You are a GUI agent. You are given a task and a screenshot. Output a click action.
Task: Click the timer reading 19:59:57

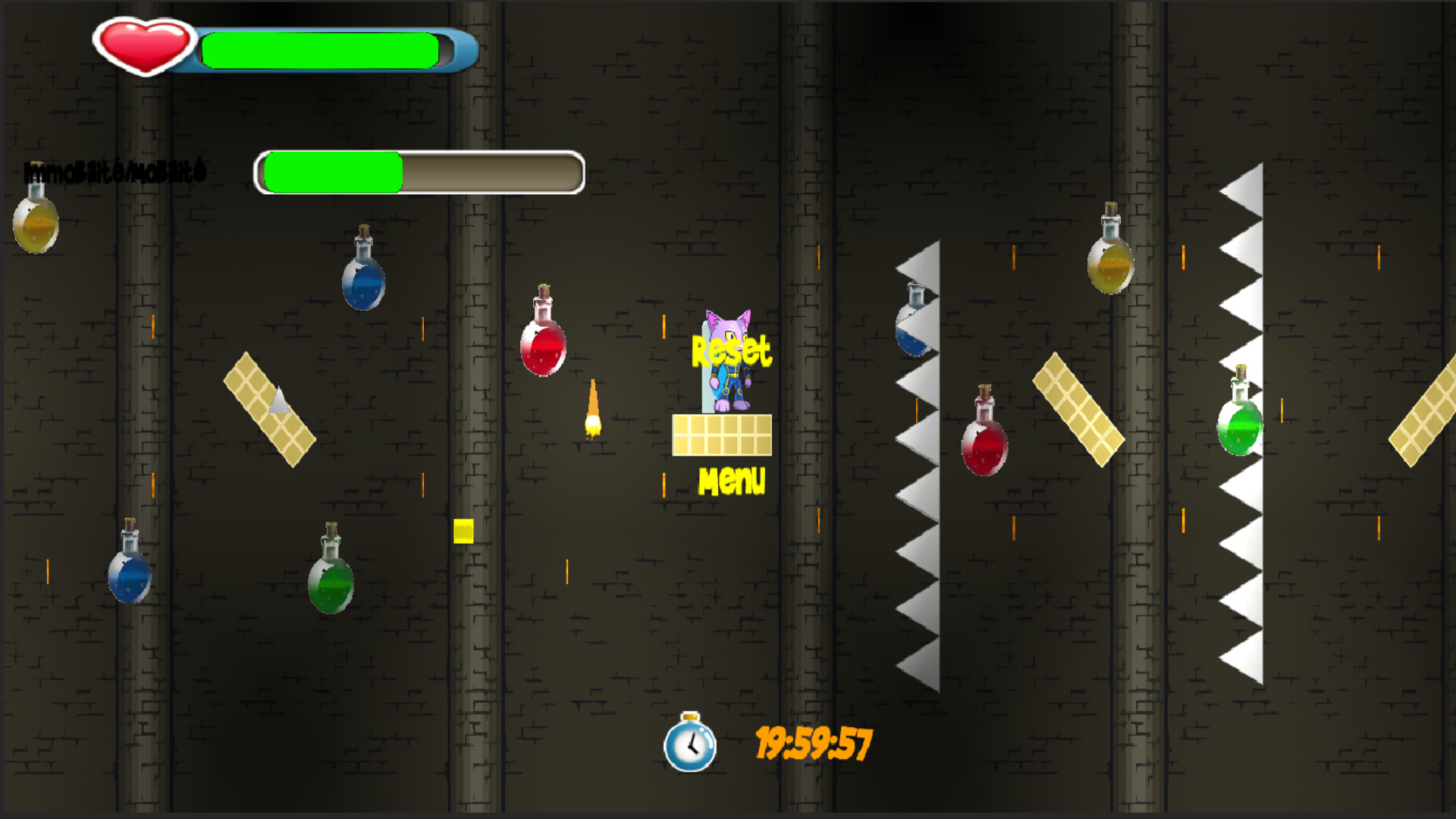click(x=815, y=742)
